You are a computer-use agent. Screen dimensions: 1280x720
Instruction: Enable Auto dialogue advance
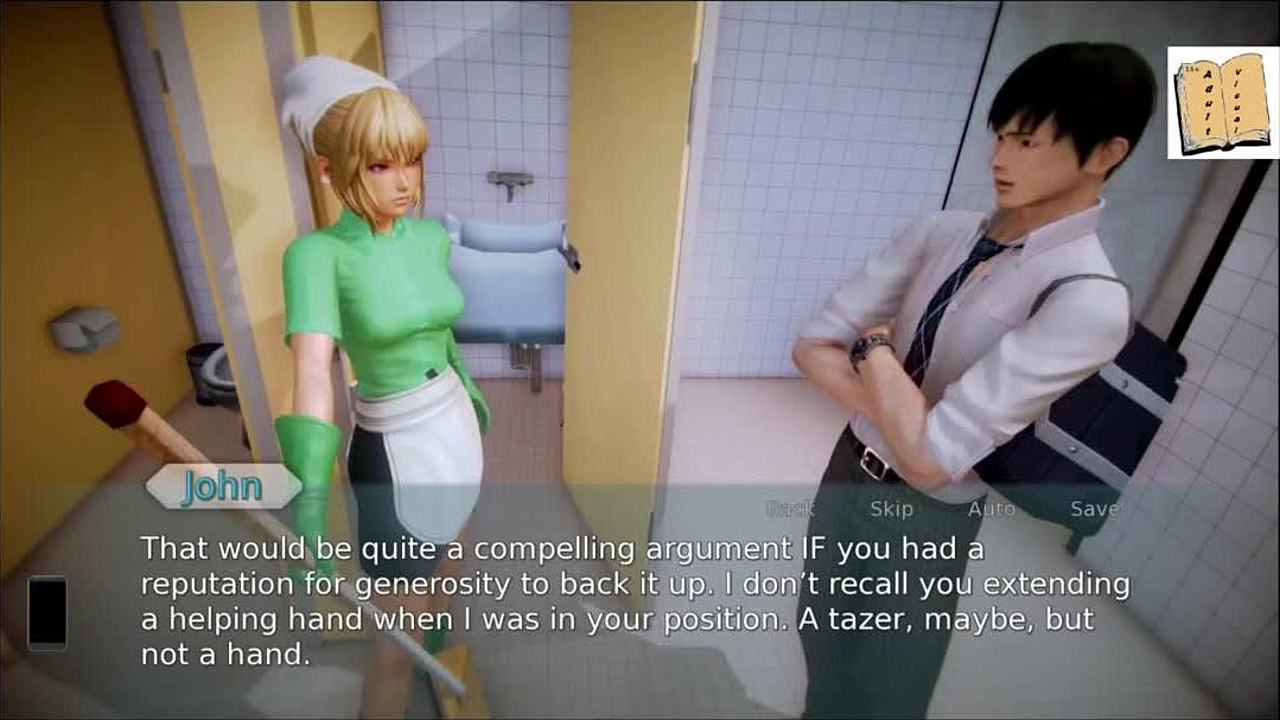[991, 509]
